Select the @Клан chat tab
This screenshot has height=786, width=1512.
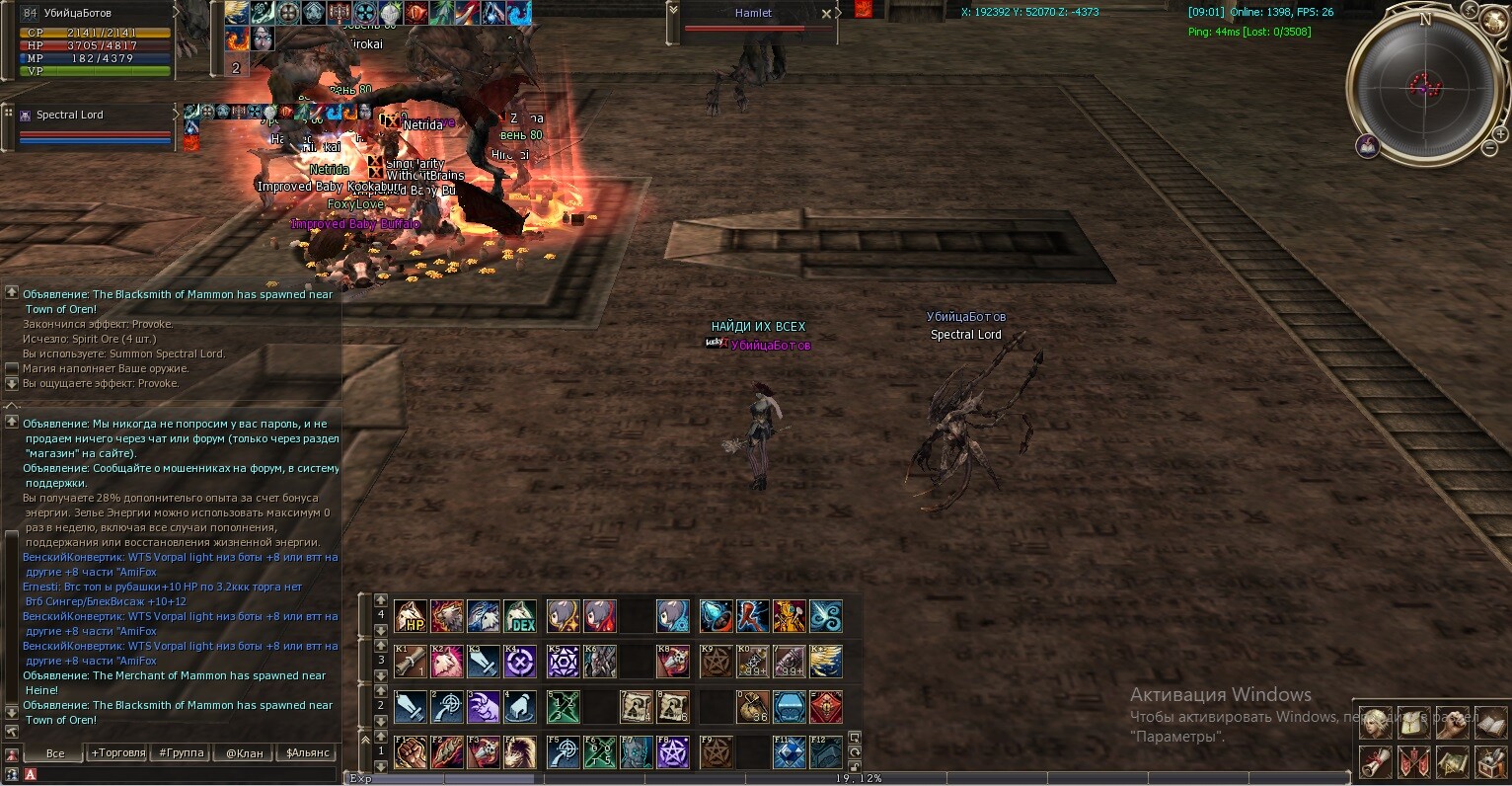coord(244,752)
